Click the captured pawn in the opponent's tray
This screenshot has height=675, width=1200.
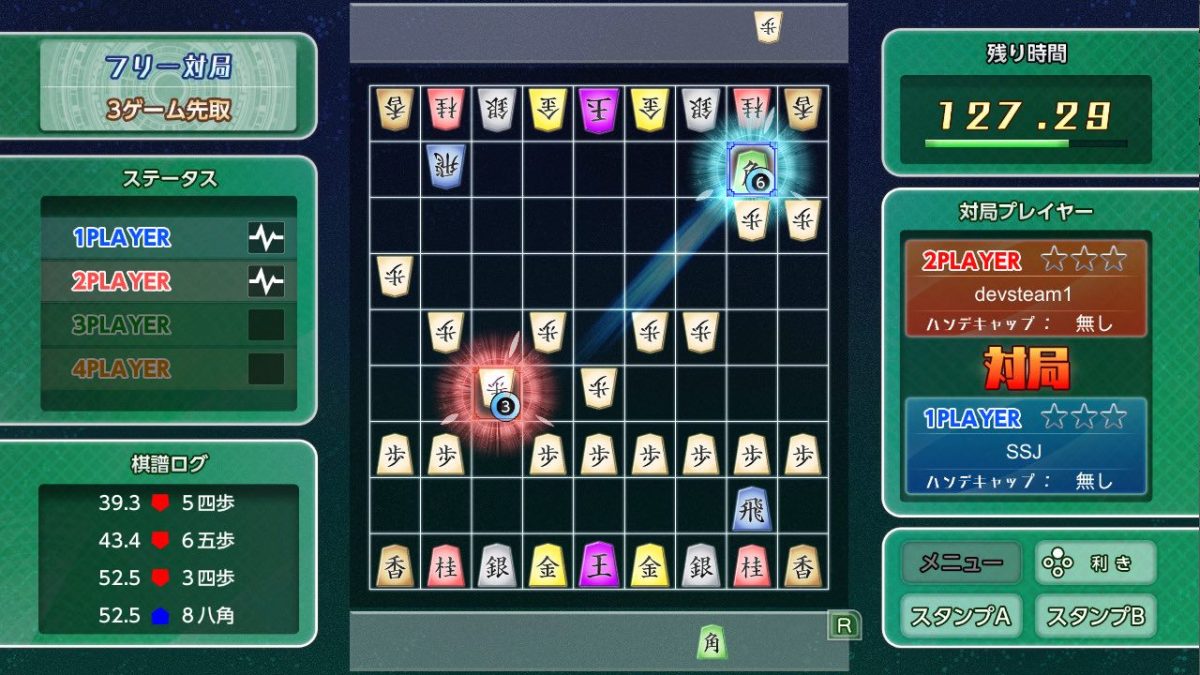coord(768,27)
